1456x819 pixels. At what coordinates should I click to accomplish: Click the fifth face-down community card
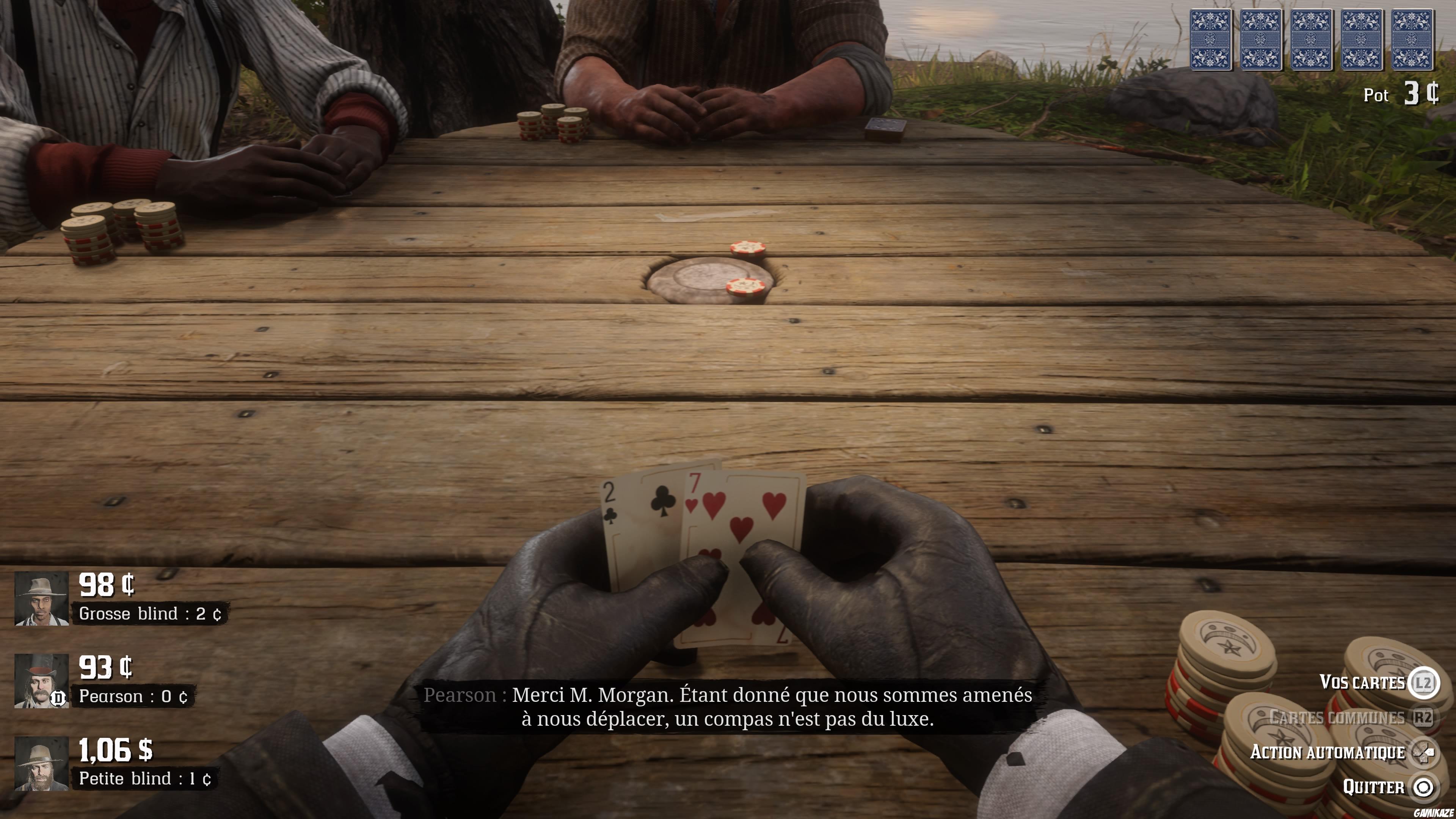pos(1412,40)
